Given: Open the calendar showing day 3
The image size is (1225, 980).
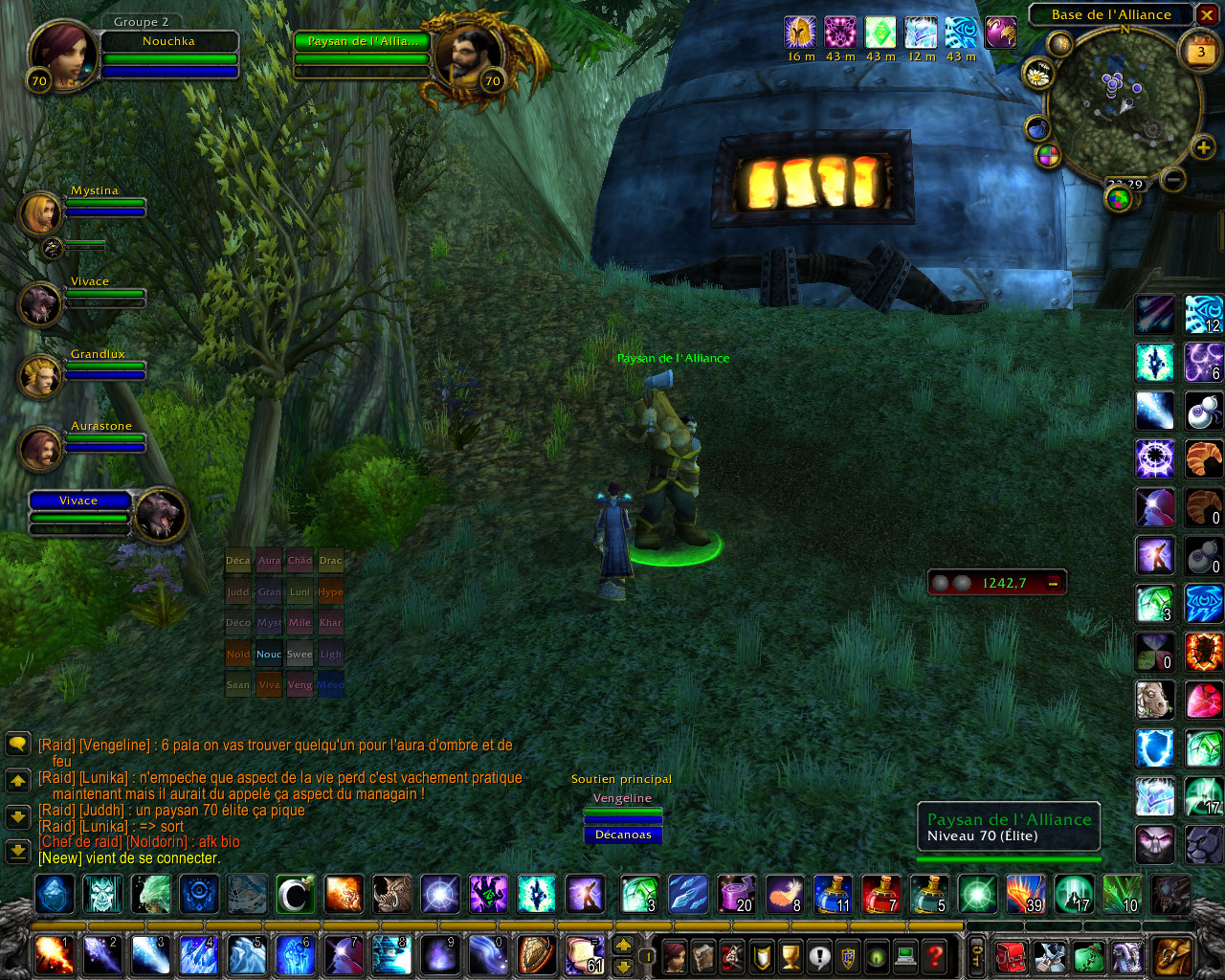Looking at the screenshot, I should (1201, 51).
